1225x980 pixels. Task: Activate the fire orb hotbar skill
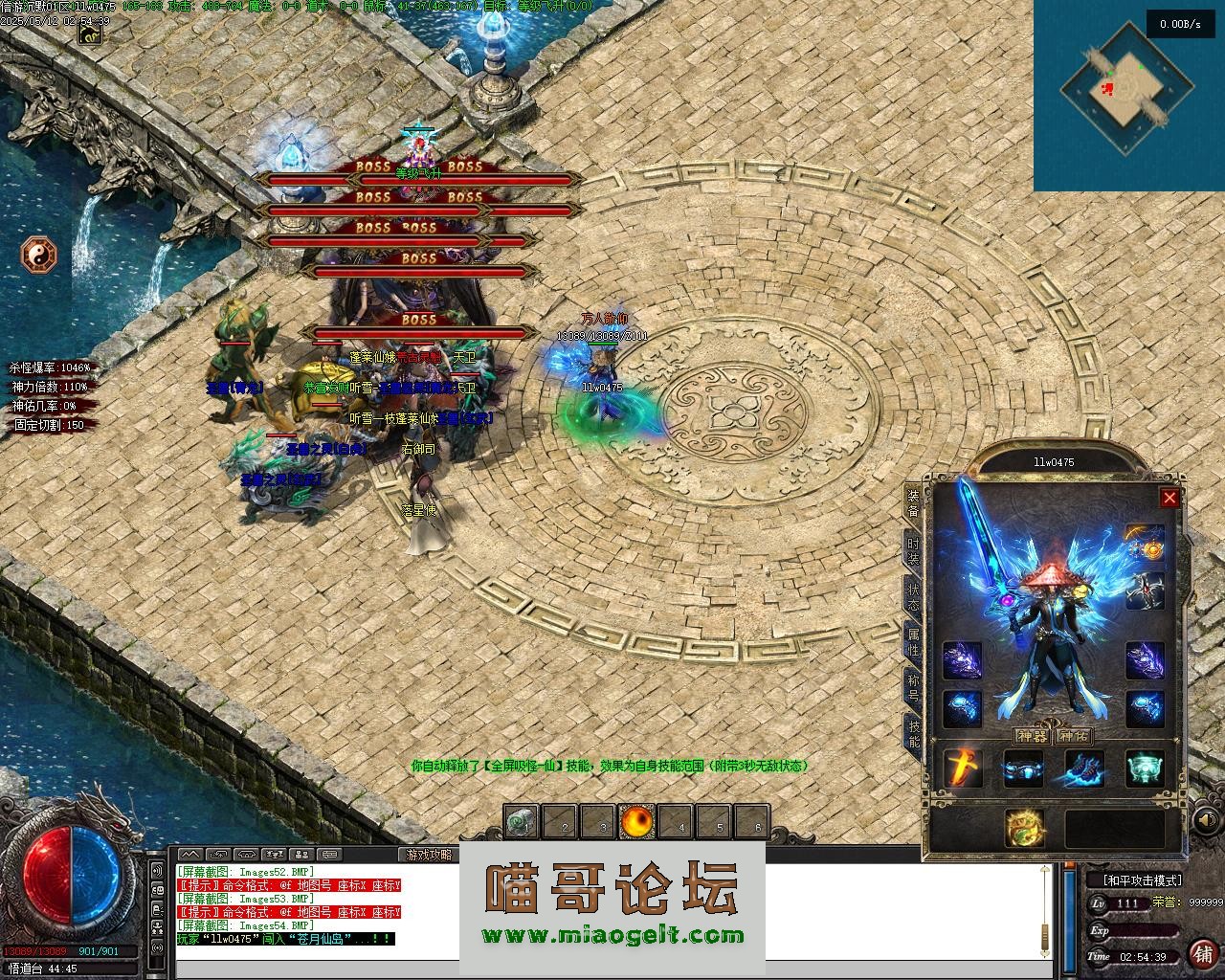point(636,821)
